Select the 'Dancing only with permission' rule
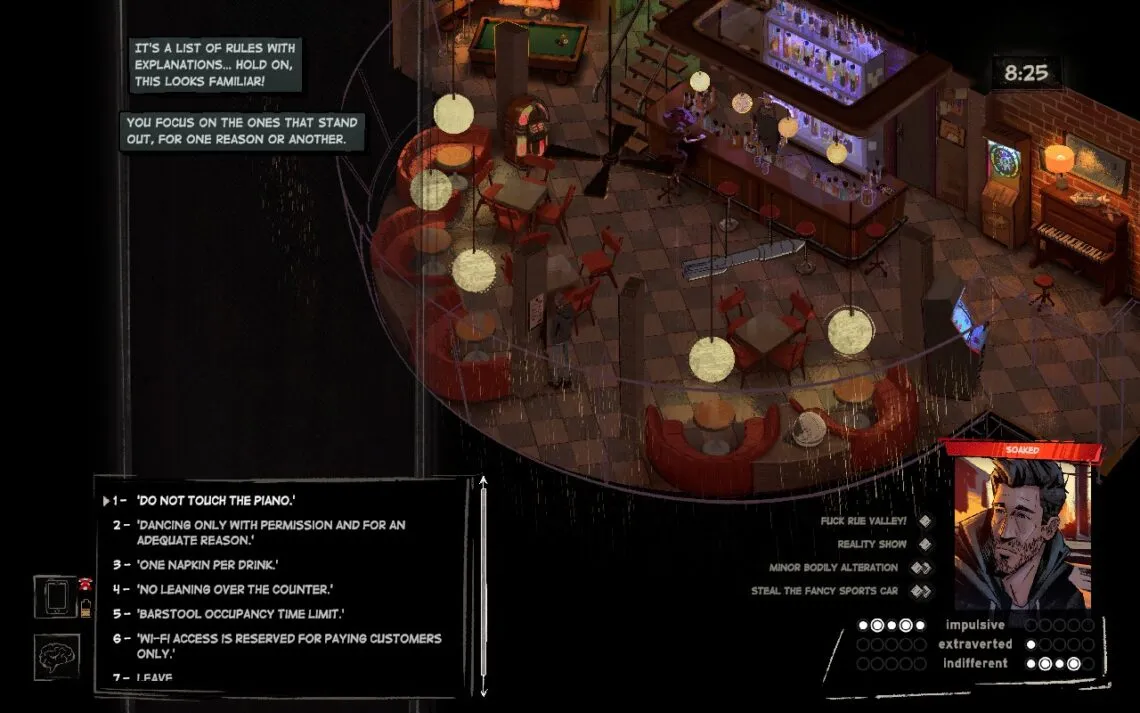 270,532
